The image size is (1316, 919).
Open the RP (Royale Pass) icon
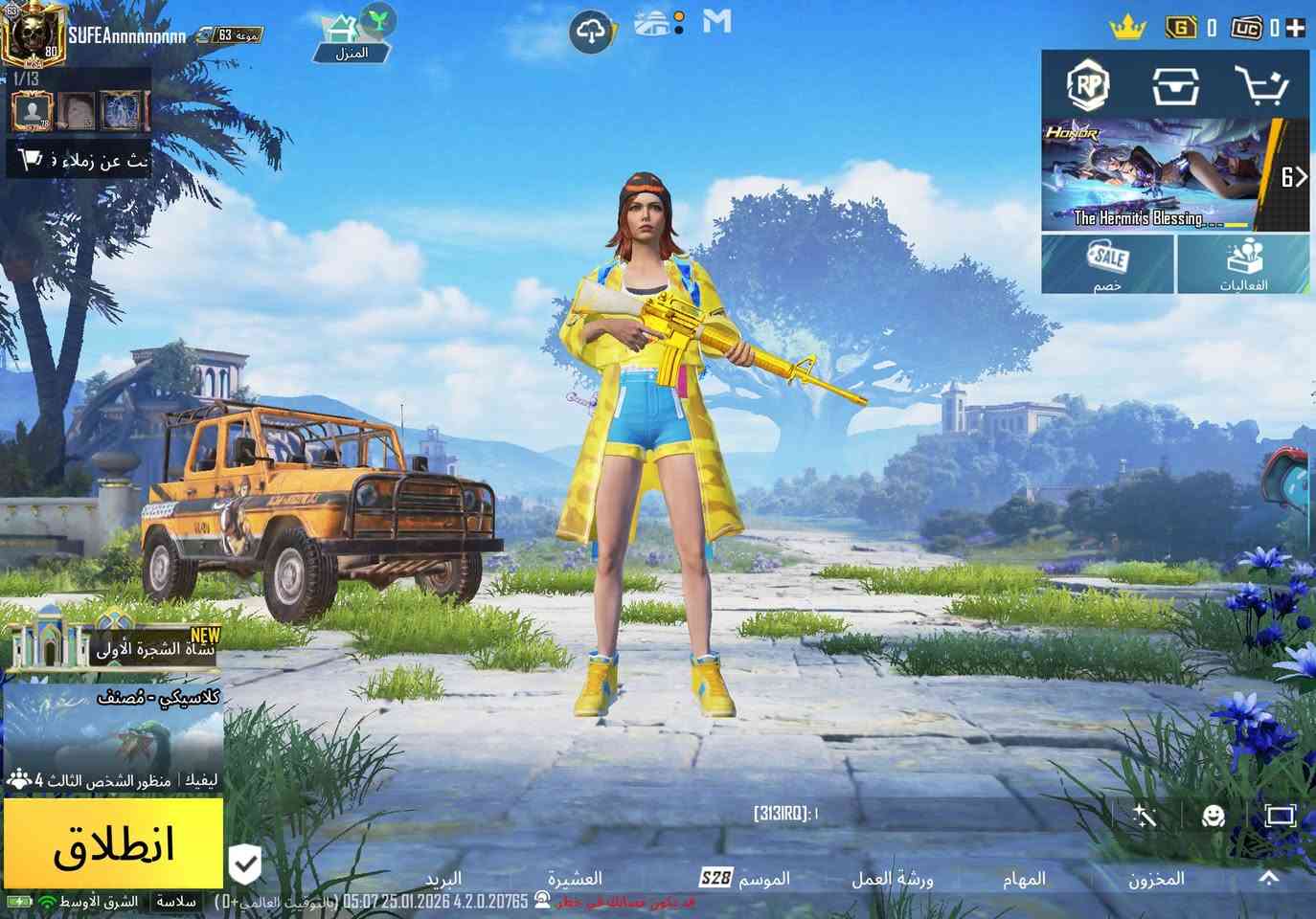pyautogui.click(x=1085, y=86)
